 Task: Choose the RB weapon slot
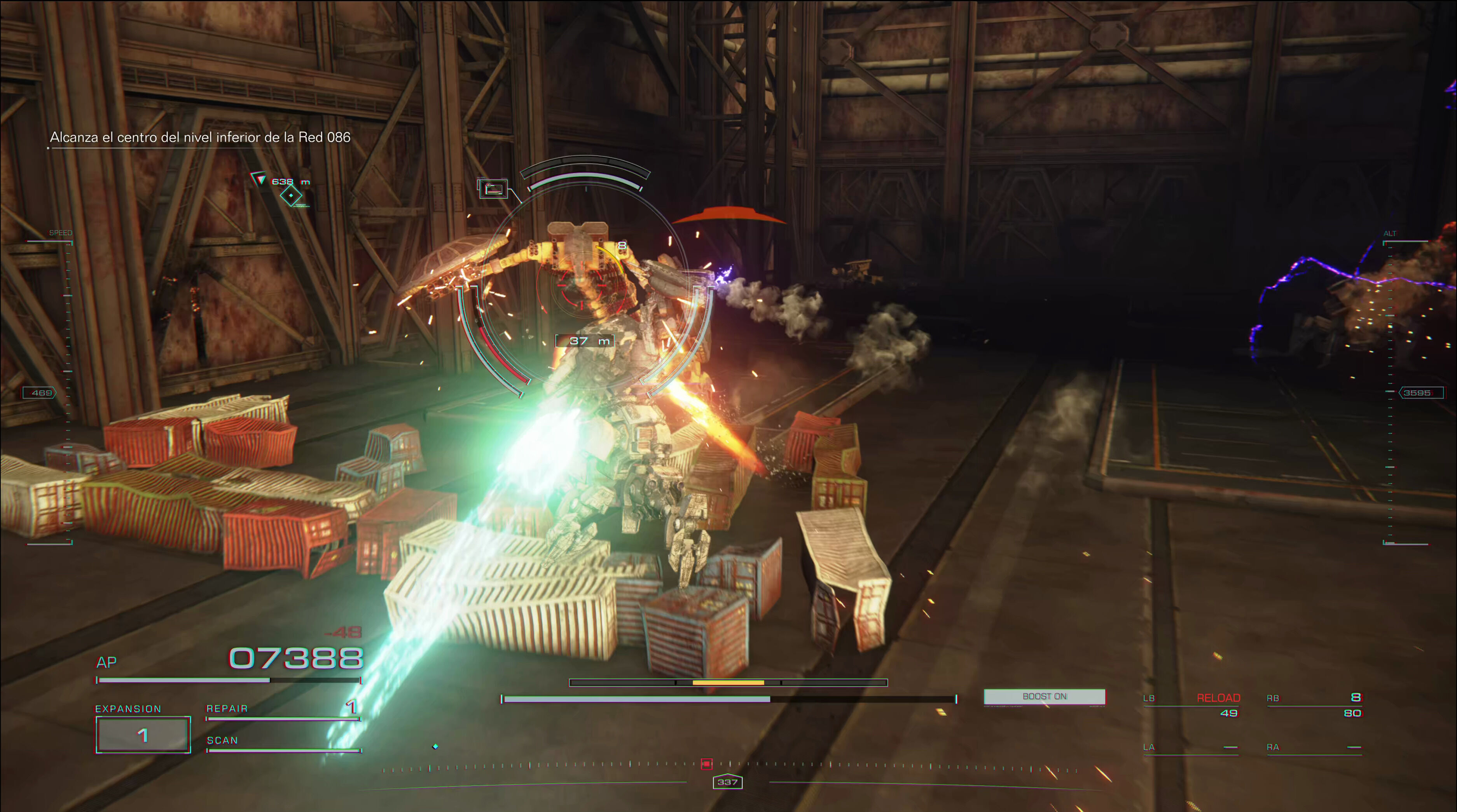[x=1313, y=705]
